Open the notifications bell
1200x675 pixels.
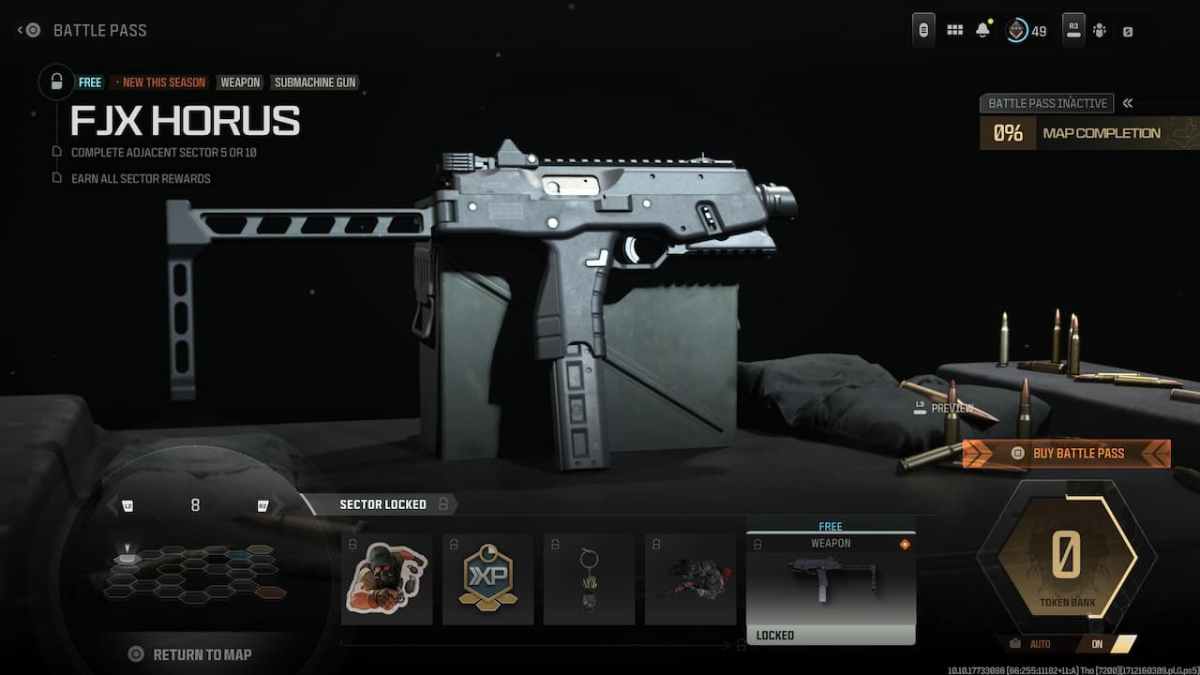(x=983, y=30)
